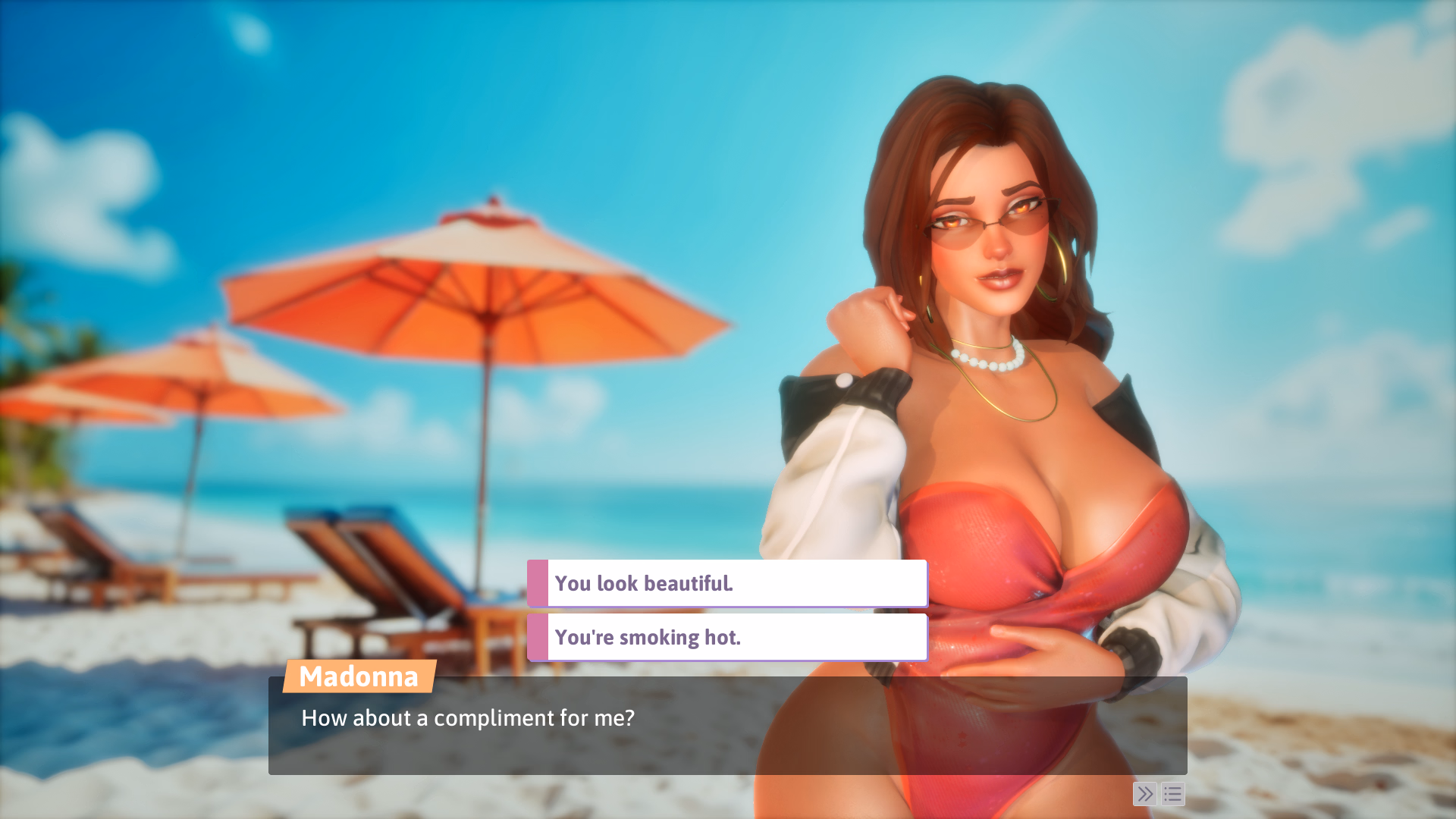Click the double-arrow skip button
The image size is (1456, 819).
point(1144,794)
